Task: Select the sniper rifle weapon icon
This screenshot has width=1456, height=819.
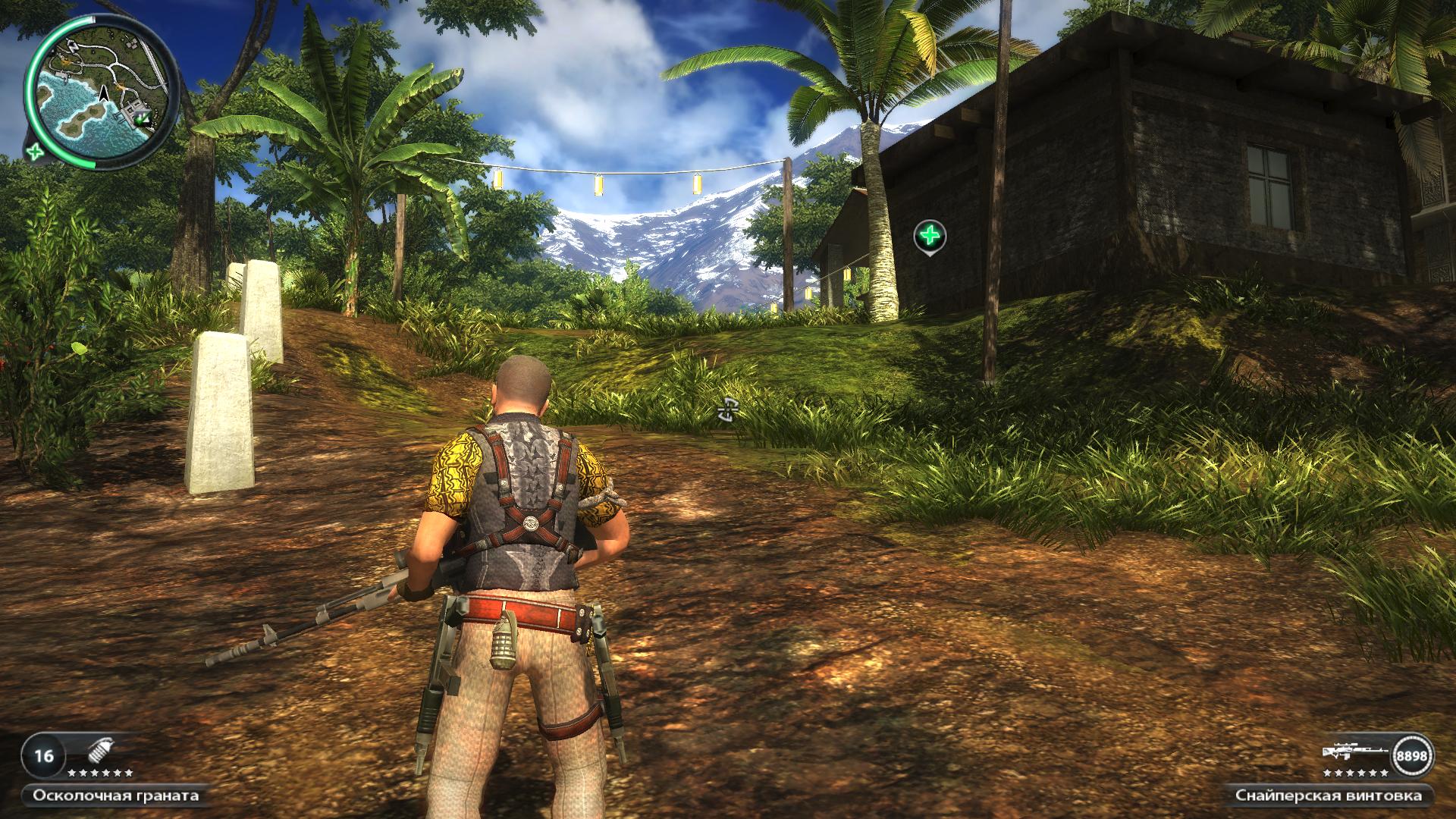Action: coord(1356,754)
